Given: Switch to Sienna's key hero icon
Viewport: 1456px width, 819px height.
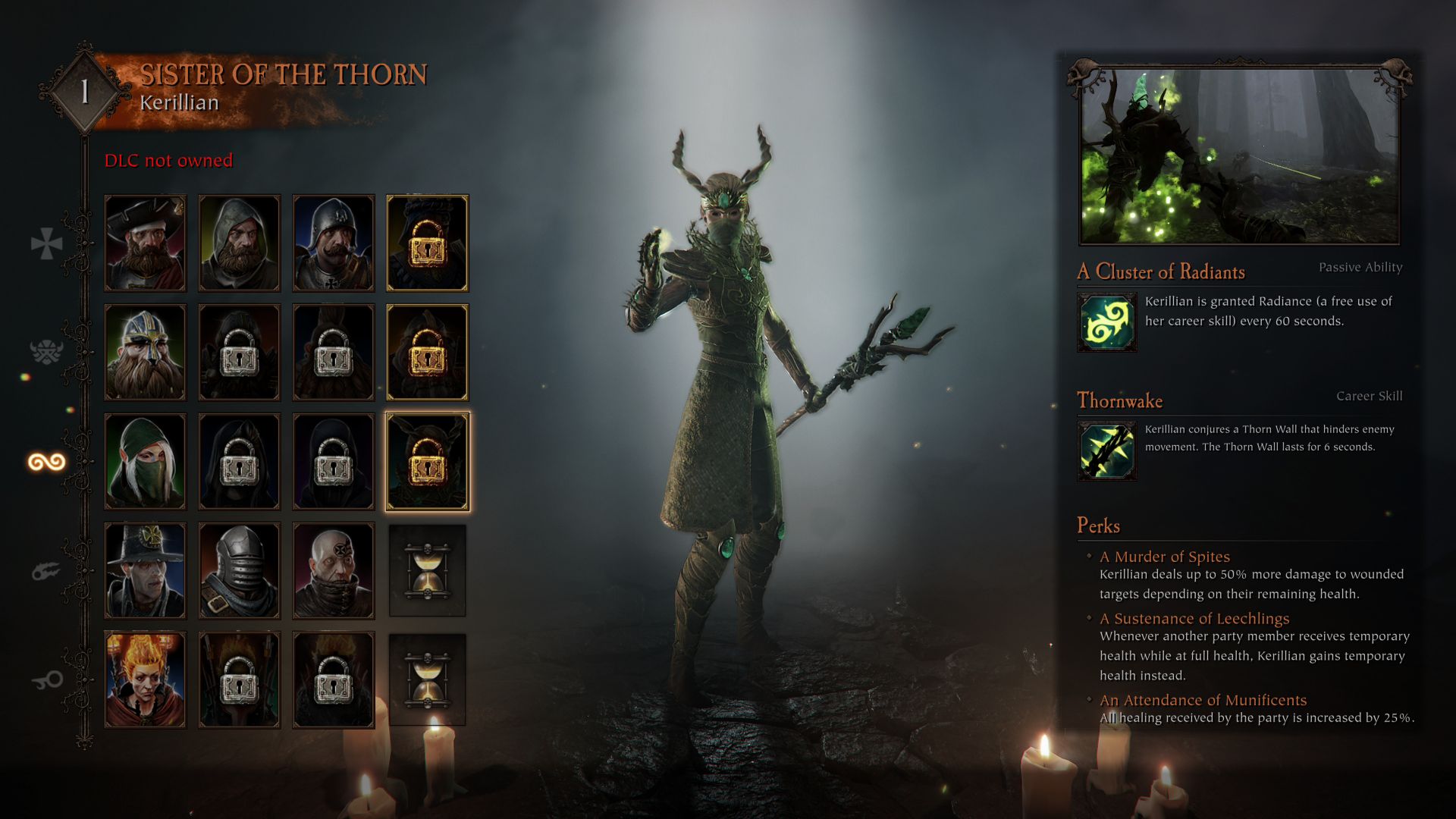Looking at the screenshot, I should tap(46, 680).
